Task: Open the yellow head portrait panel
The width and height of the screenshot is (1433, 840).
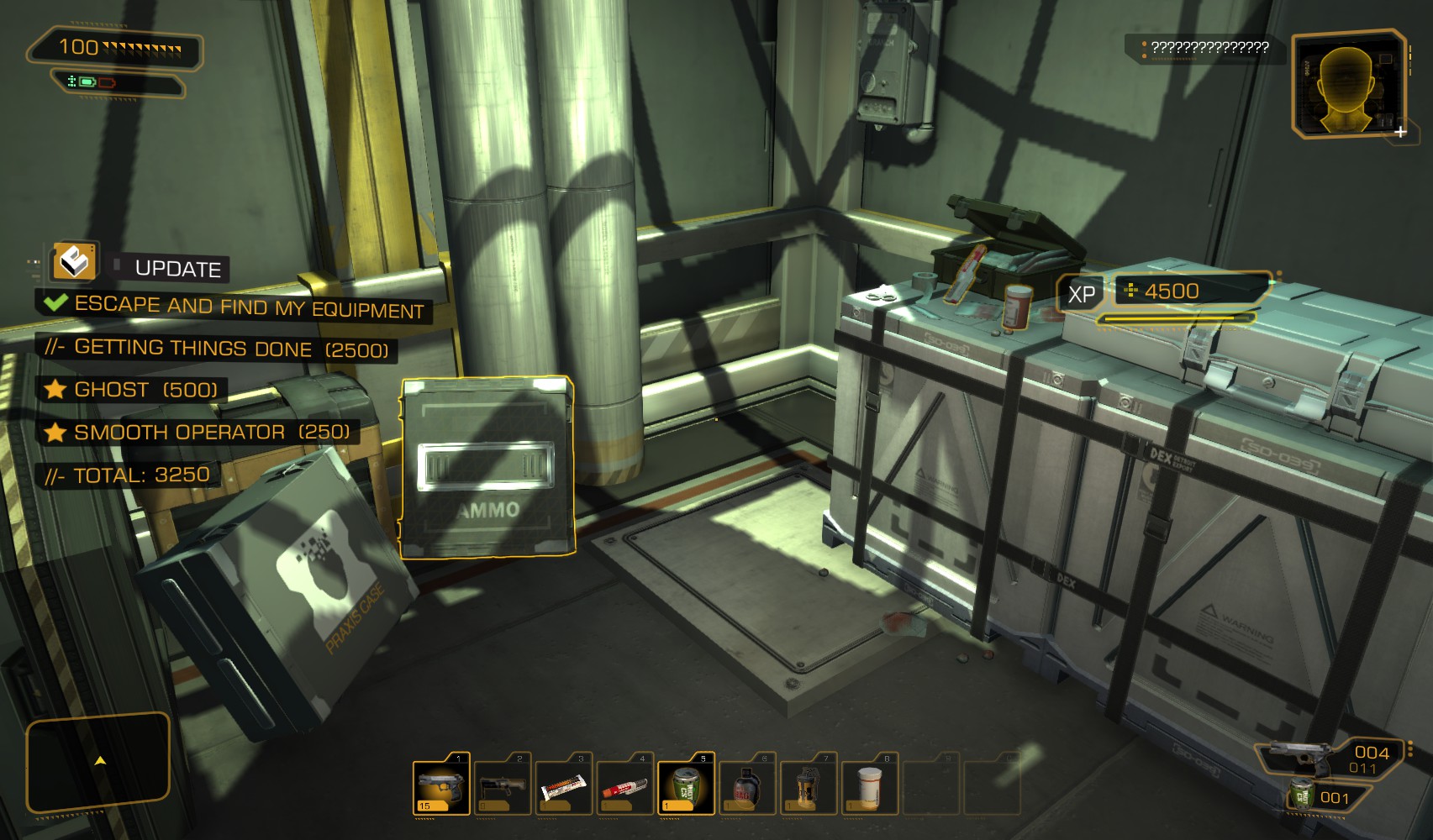Action: point(1350,84)
